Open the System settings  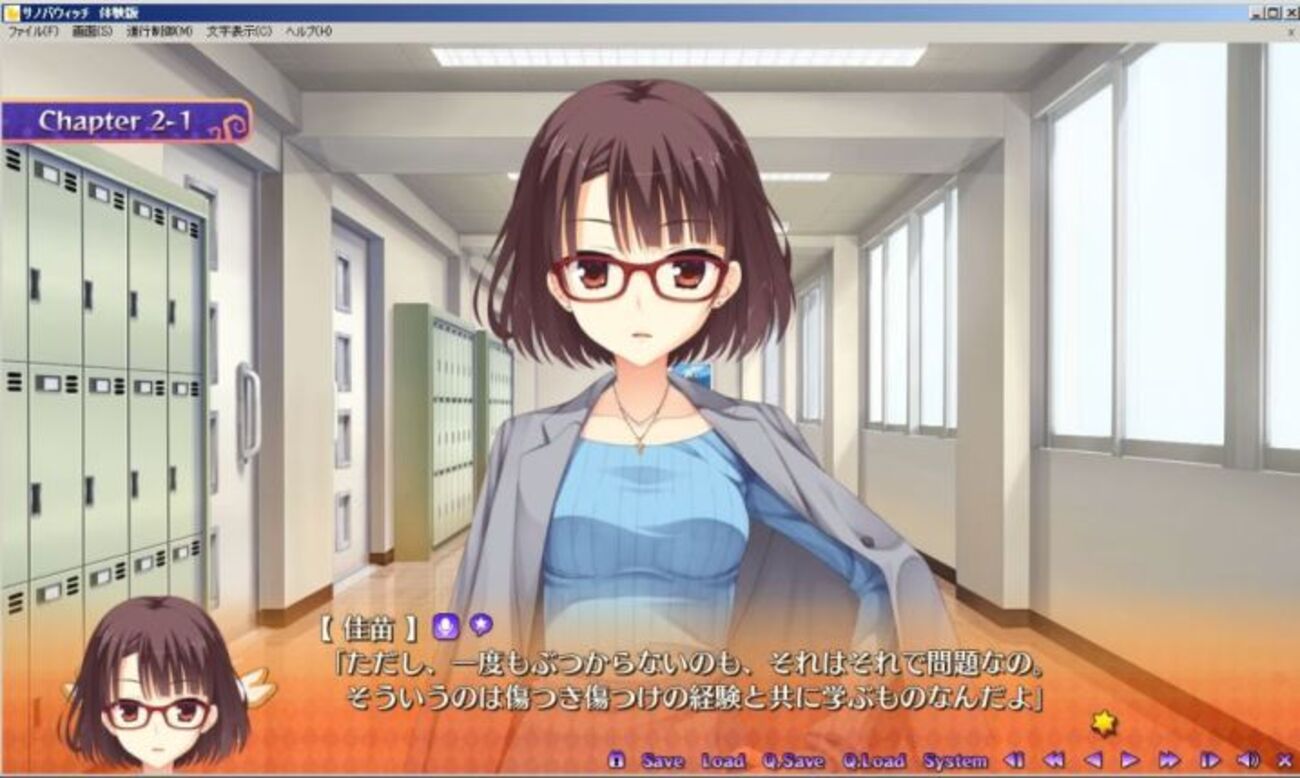953,761
